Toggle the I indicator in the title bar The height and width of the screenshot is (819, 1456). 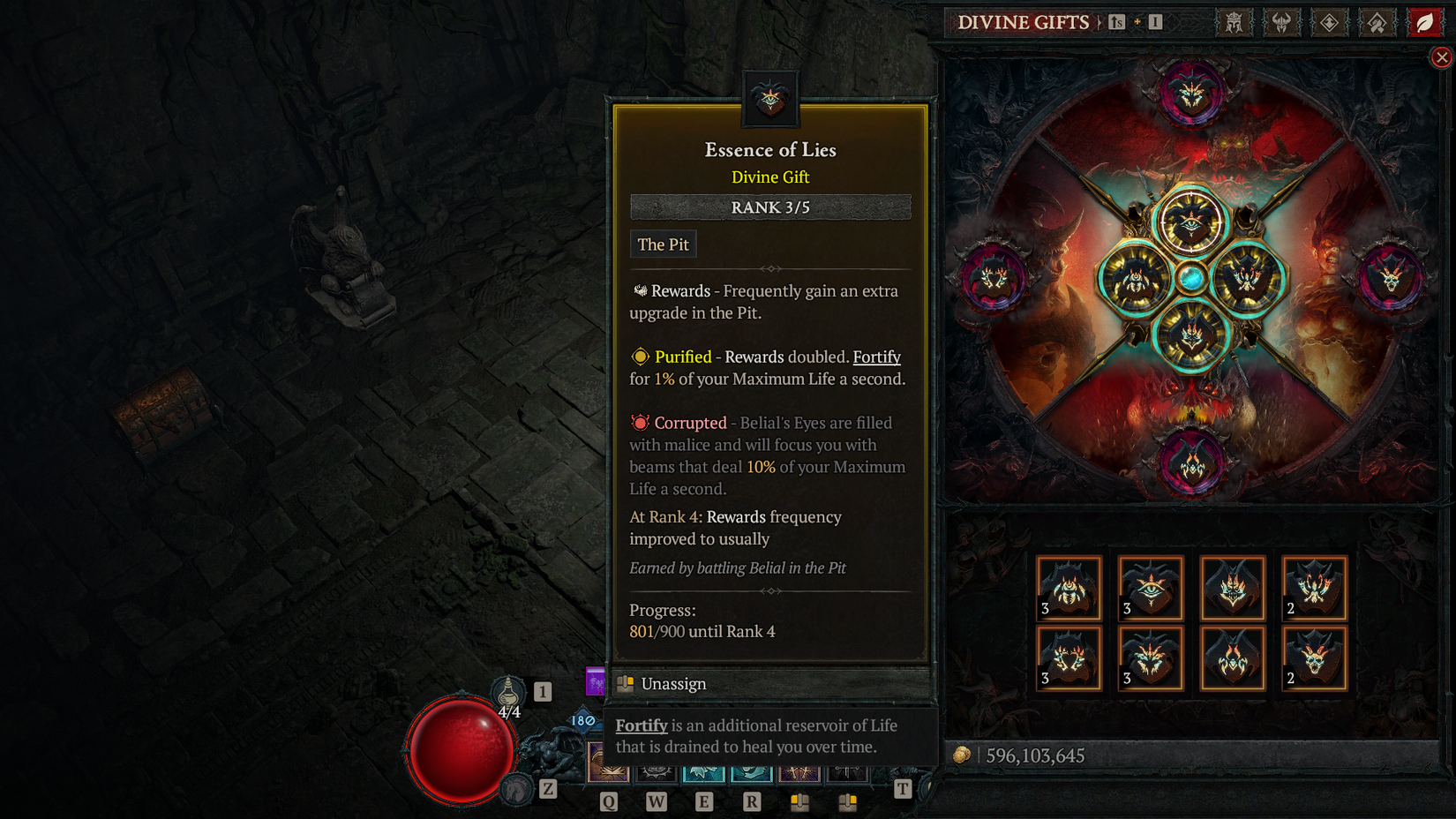1155,23
